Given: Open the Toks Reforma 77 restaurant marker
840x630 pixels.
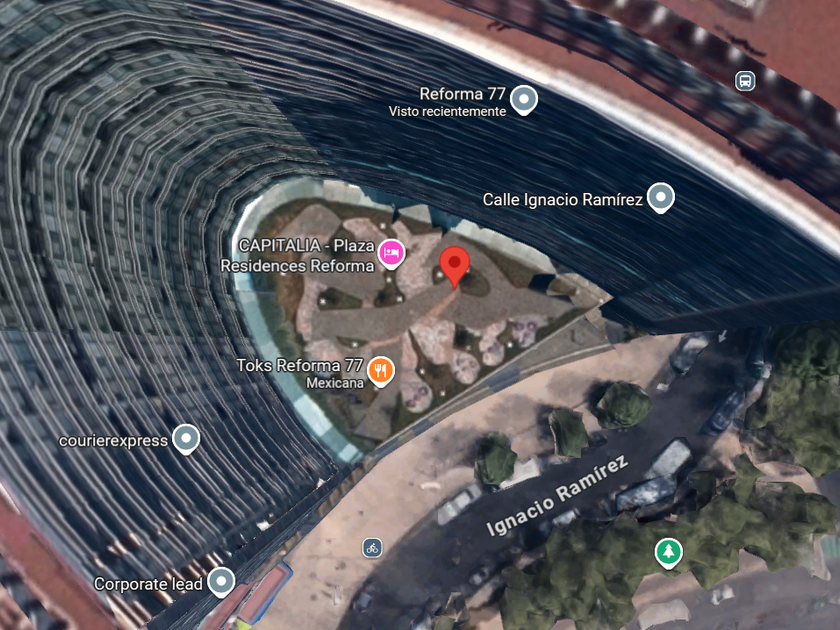Looking at the screenshot, I should click(380, 371).
